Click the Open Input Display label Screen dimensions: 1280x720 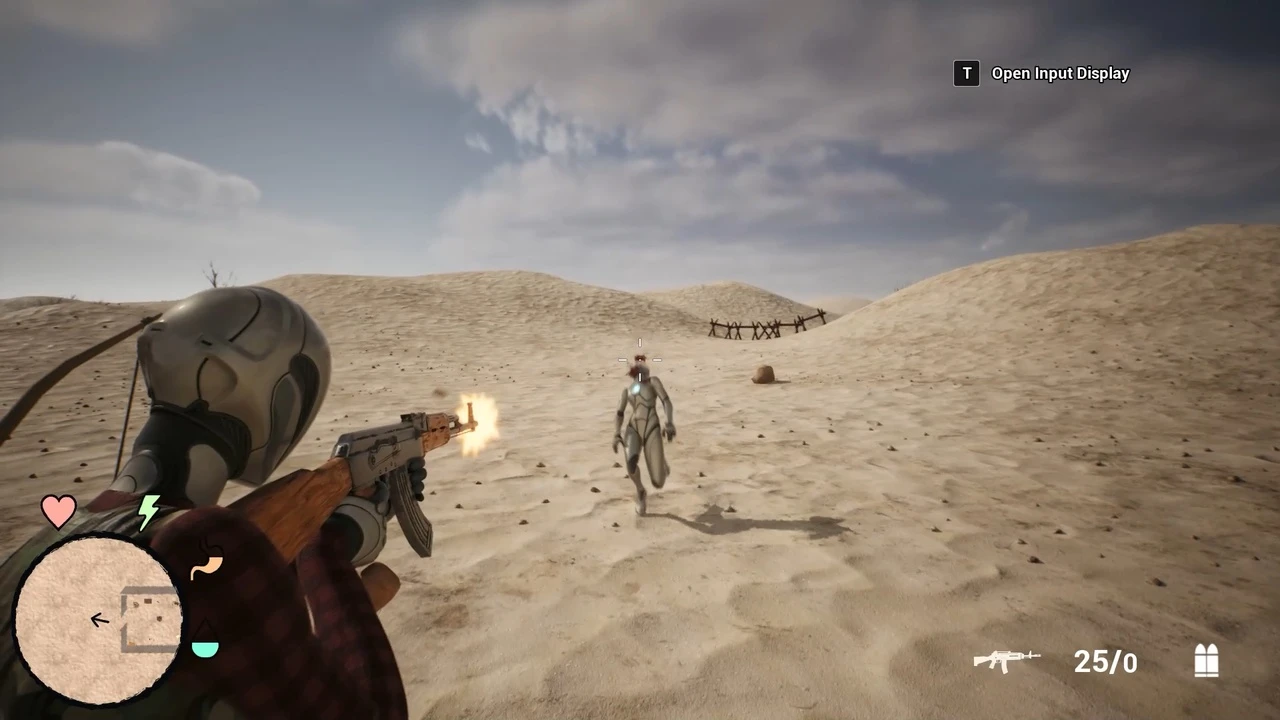1060,73
